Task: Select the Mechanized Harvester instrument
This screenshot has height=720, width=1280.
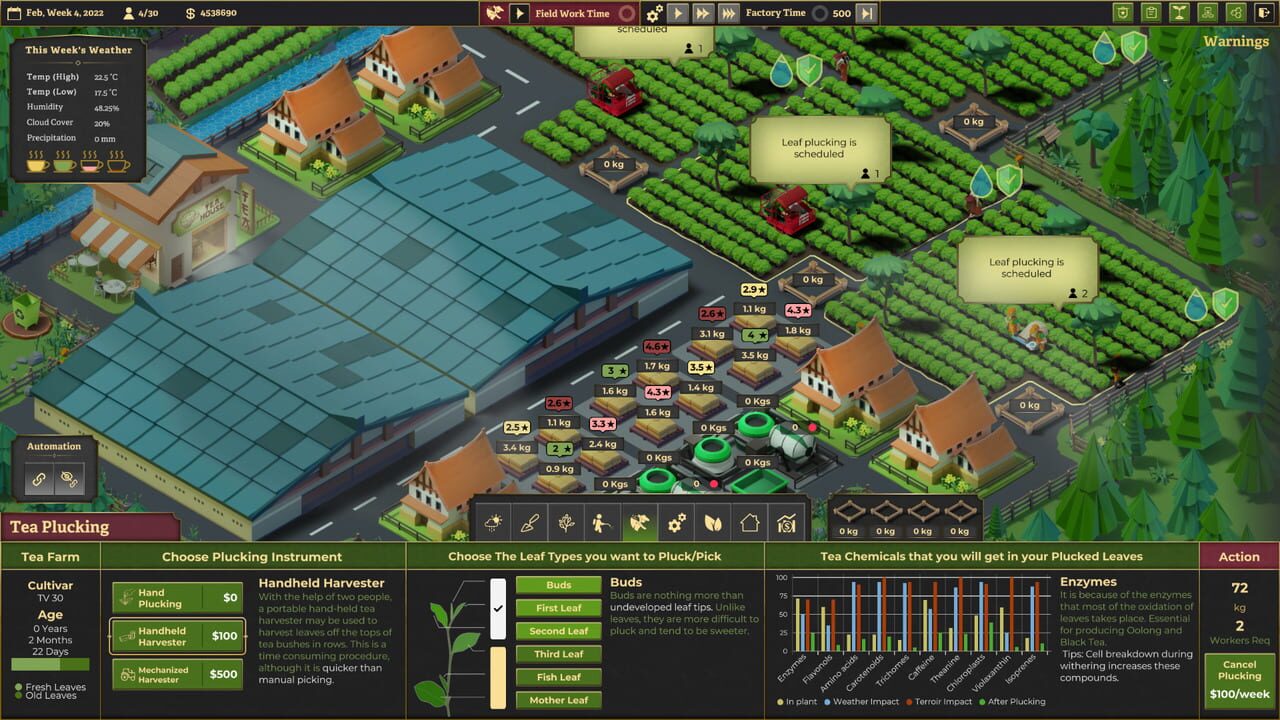Action: click(x=176, y=674)
